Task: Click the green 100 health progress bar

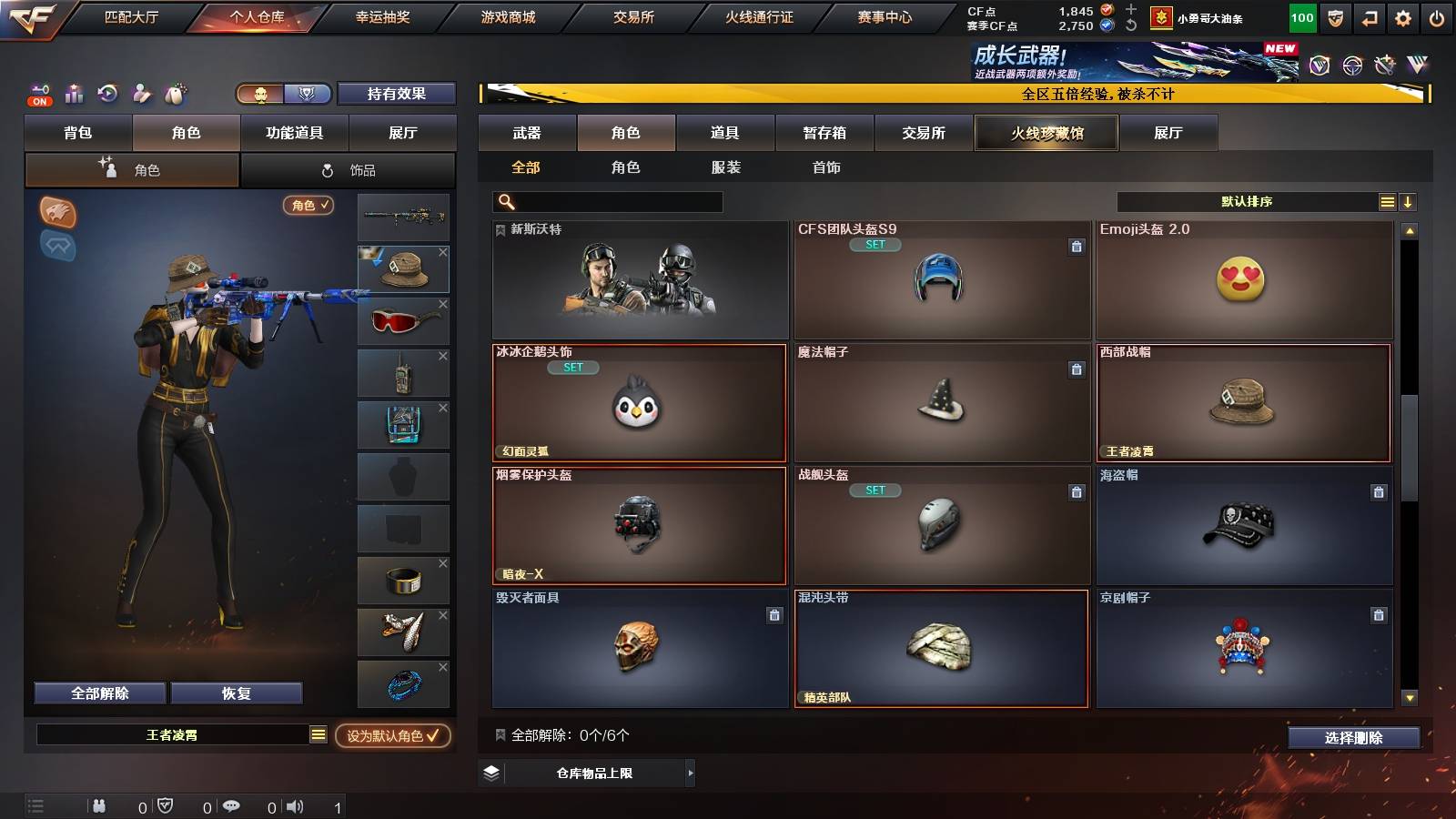Action: pos(1302,16)
